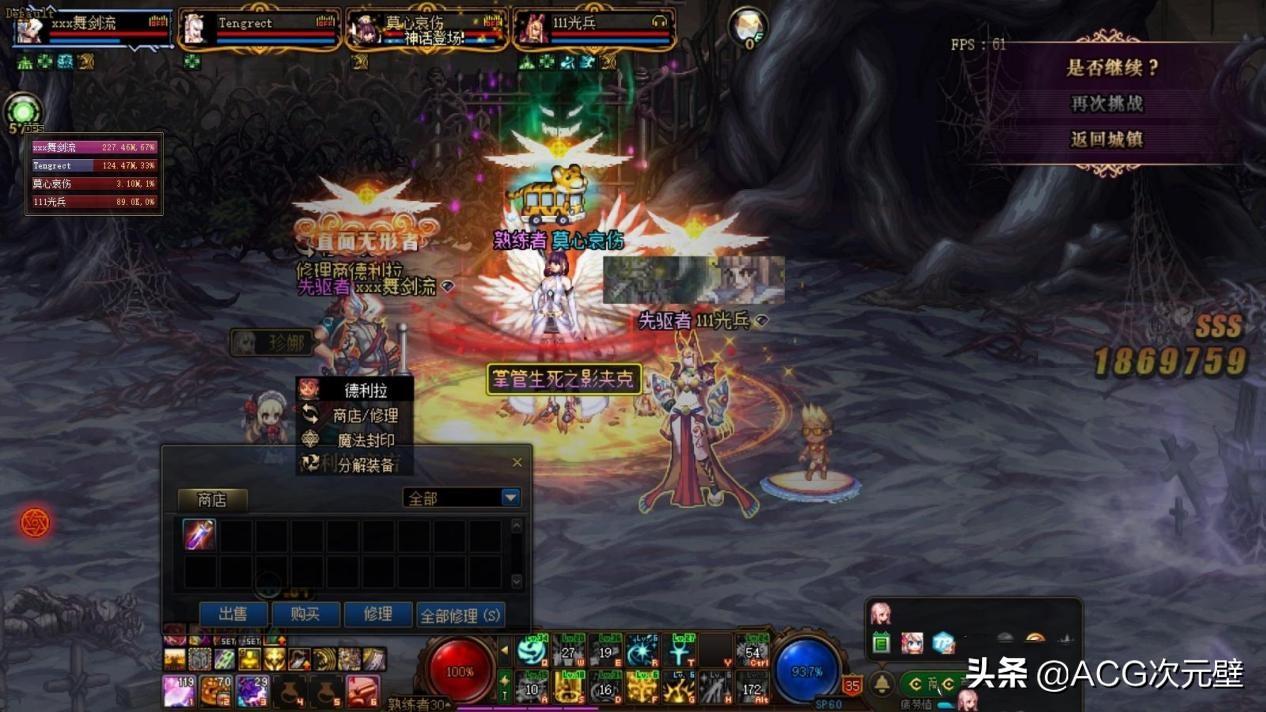Activate the skill showing 54 cooldown
Screen dimensions: 1266x712
coord(752,652)
